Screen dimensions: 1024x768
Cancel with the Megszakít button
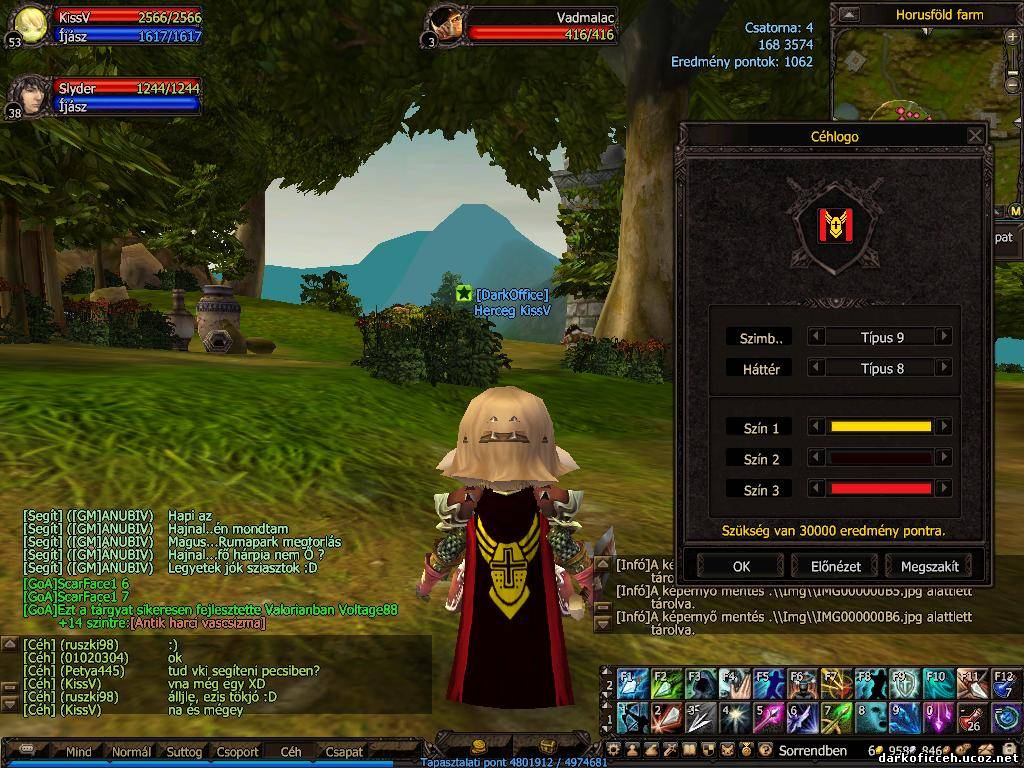coord(929,566)
